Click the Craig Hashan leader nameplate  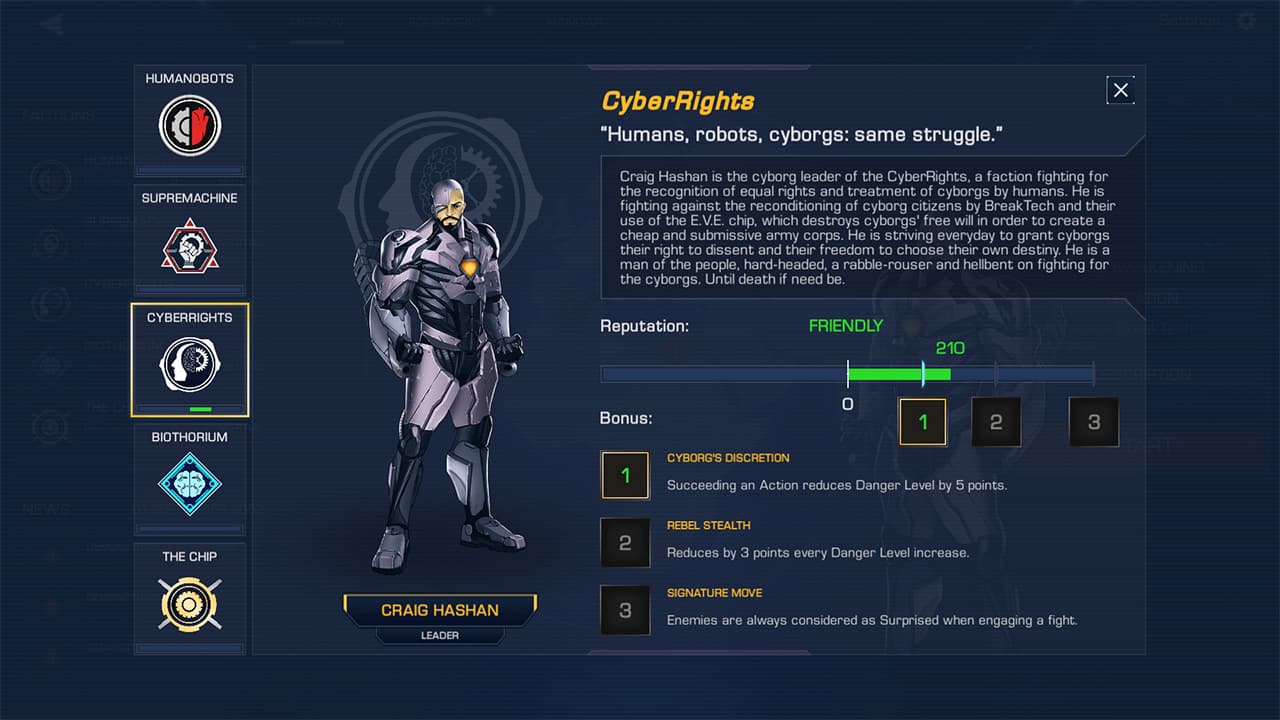440,610
